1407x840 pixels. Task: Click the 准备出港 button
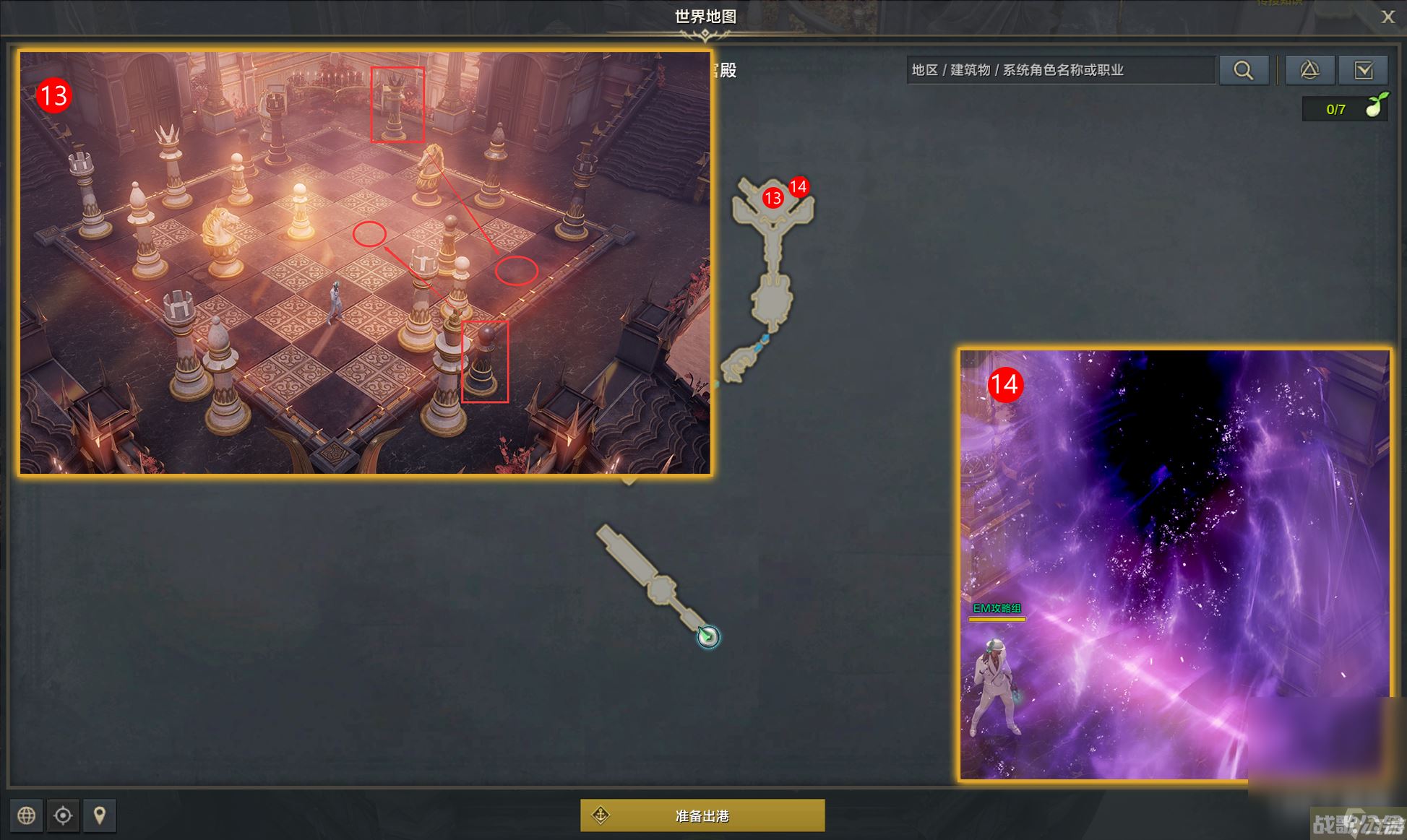(702, 815)
